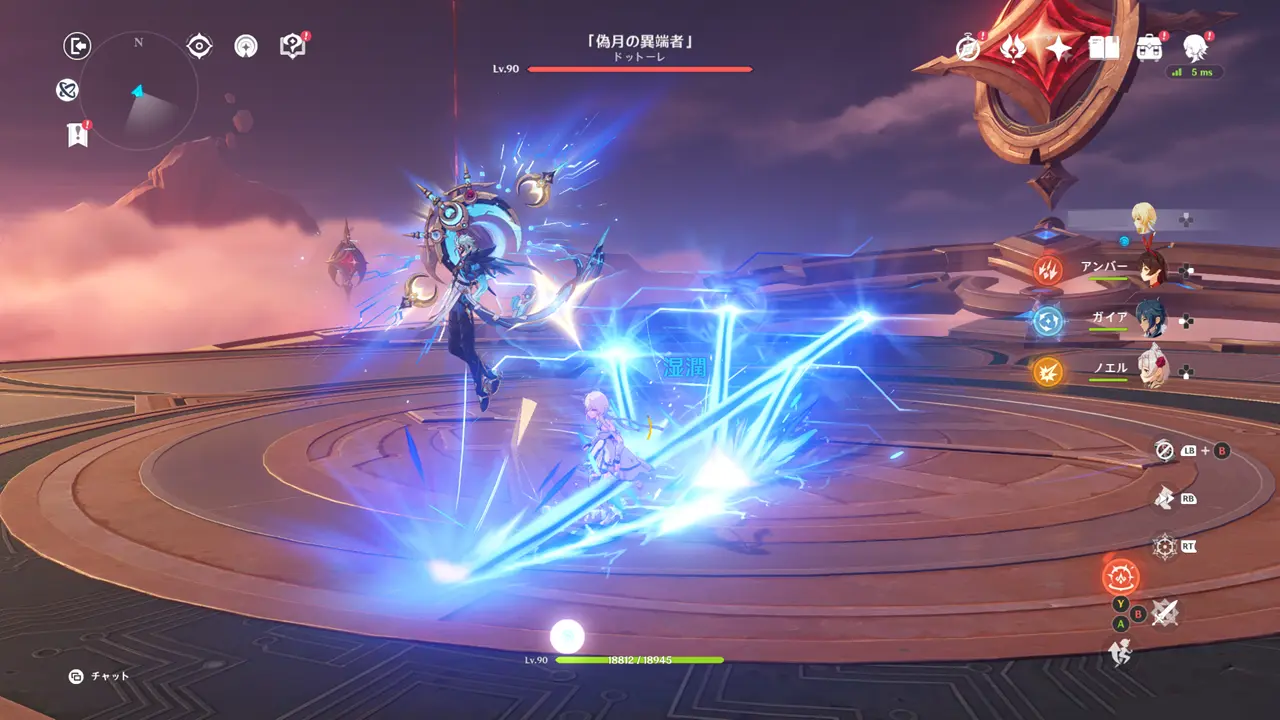Open the Paimon menu head icon
The image size is (1280, 720).
1195,46
